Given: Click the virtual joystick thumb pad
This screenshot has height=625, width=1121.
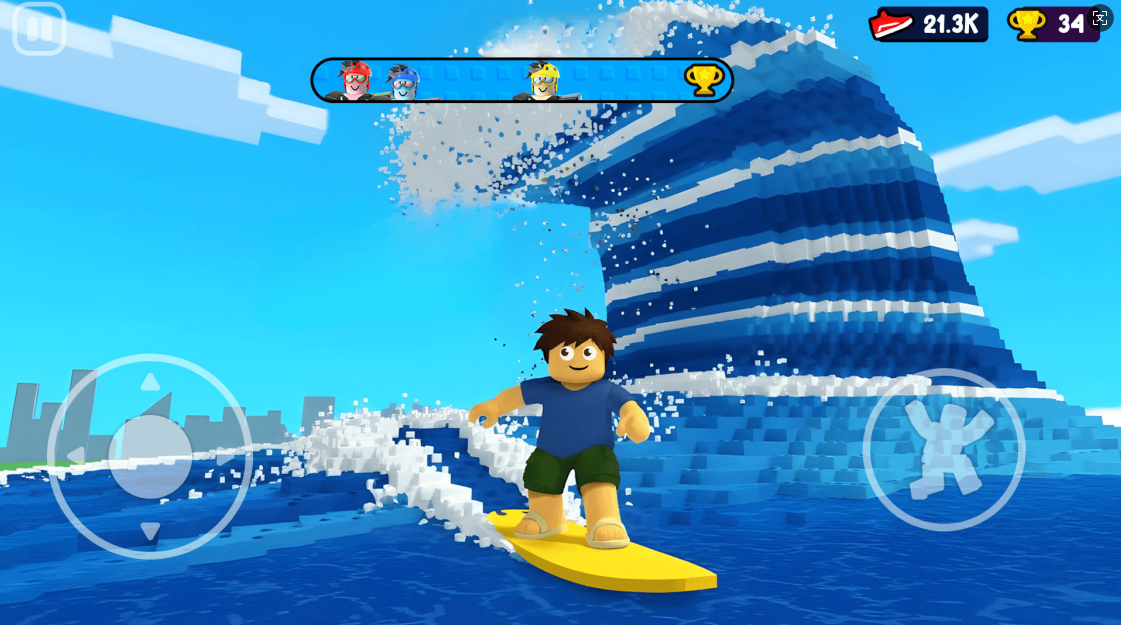Looking at the screenshot, I should click(x=150, y=456).
